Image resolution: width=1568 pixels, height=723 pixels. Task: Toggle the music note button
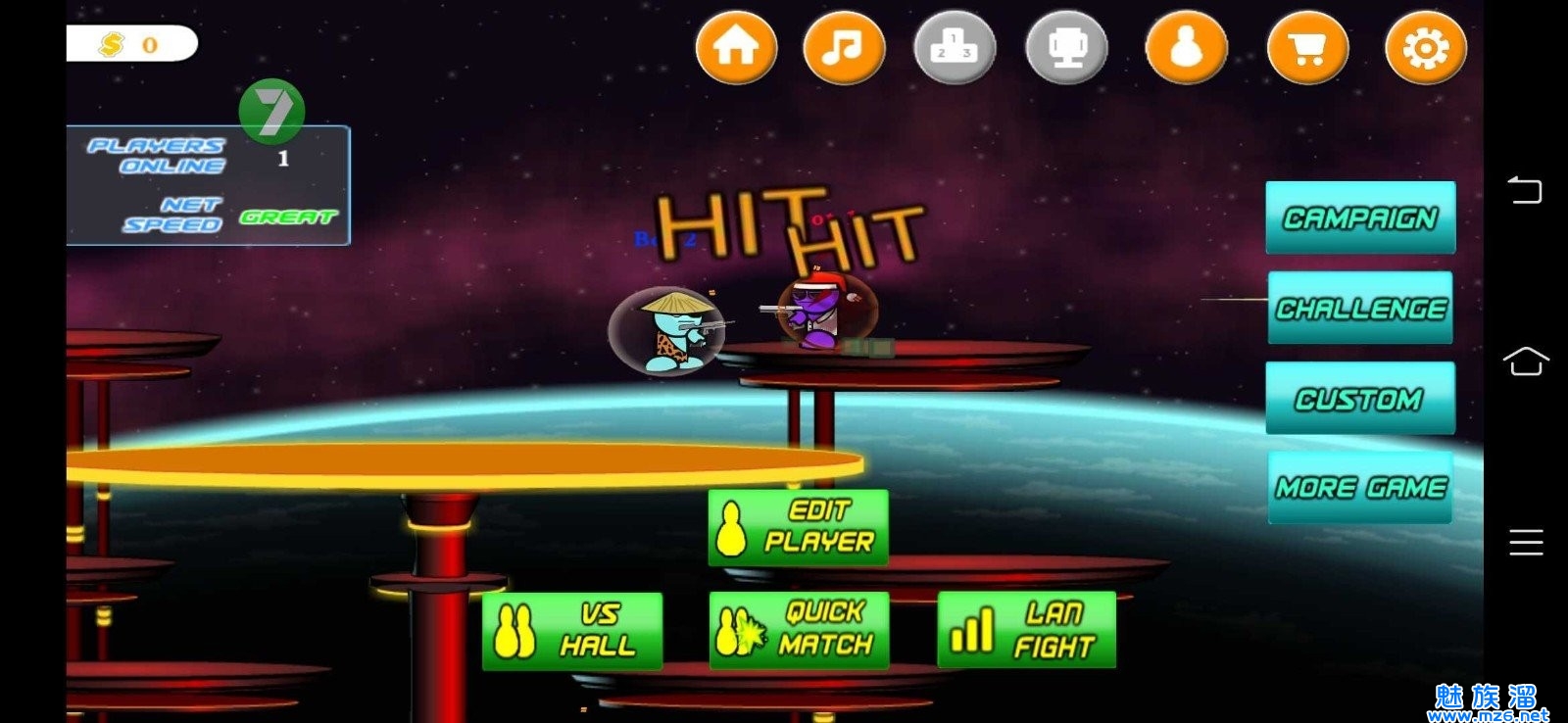(x=843, y=47)
